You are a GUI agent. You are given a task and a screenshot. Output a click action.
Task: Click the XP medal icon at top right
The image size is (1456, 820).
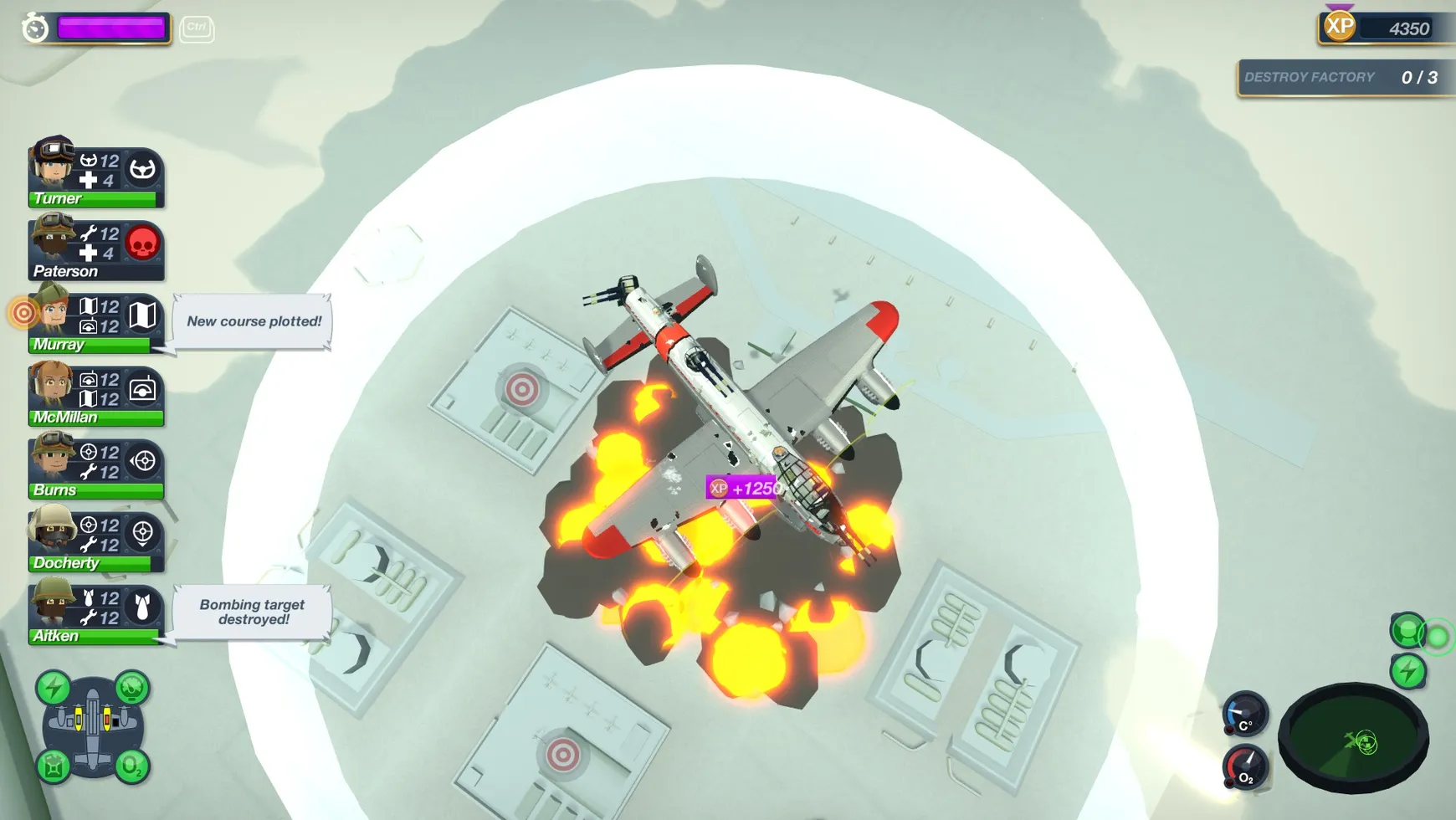(x=1338, y=27)
